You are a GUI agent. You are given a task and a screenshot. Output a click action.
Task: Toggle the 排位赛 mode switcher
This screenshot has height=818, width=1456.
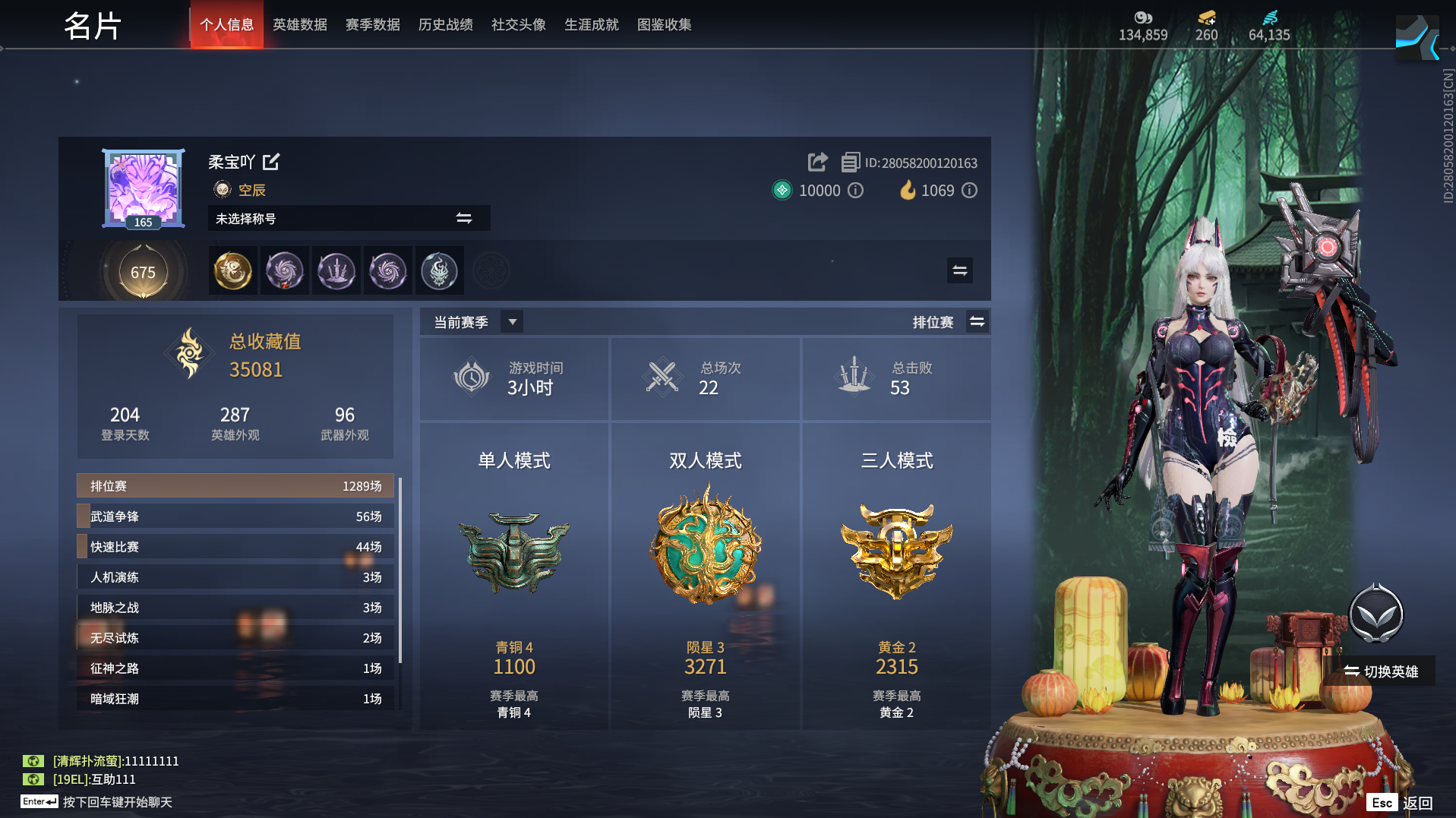coord(978,321)
